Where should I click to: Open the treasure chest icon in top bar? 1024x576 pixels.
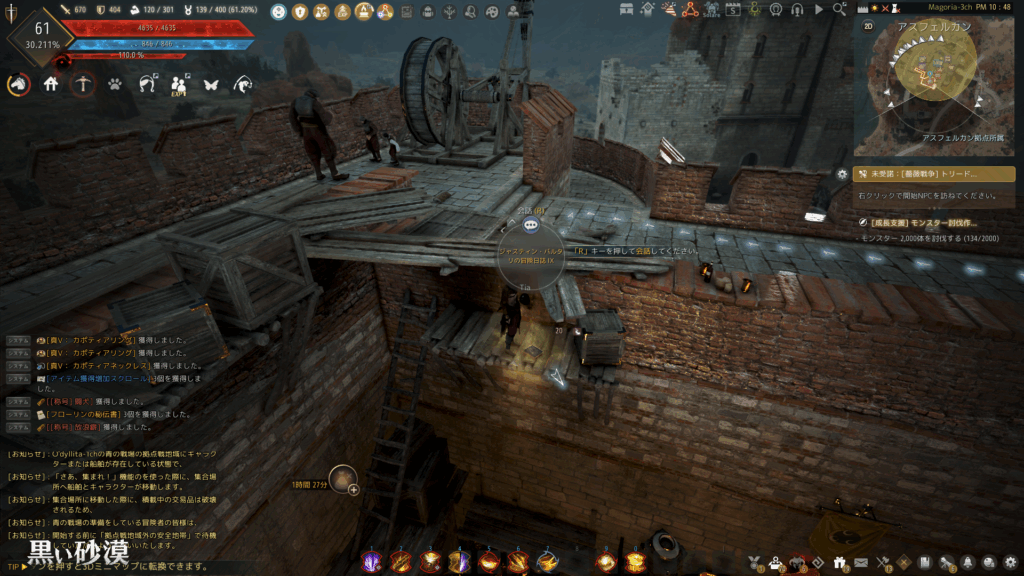pyautogui.click(x=627, y=10)
